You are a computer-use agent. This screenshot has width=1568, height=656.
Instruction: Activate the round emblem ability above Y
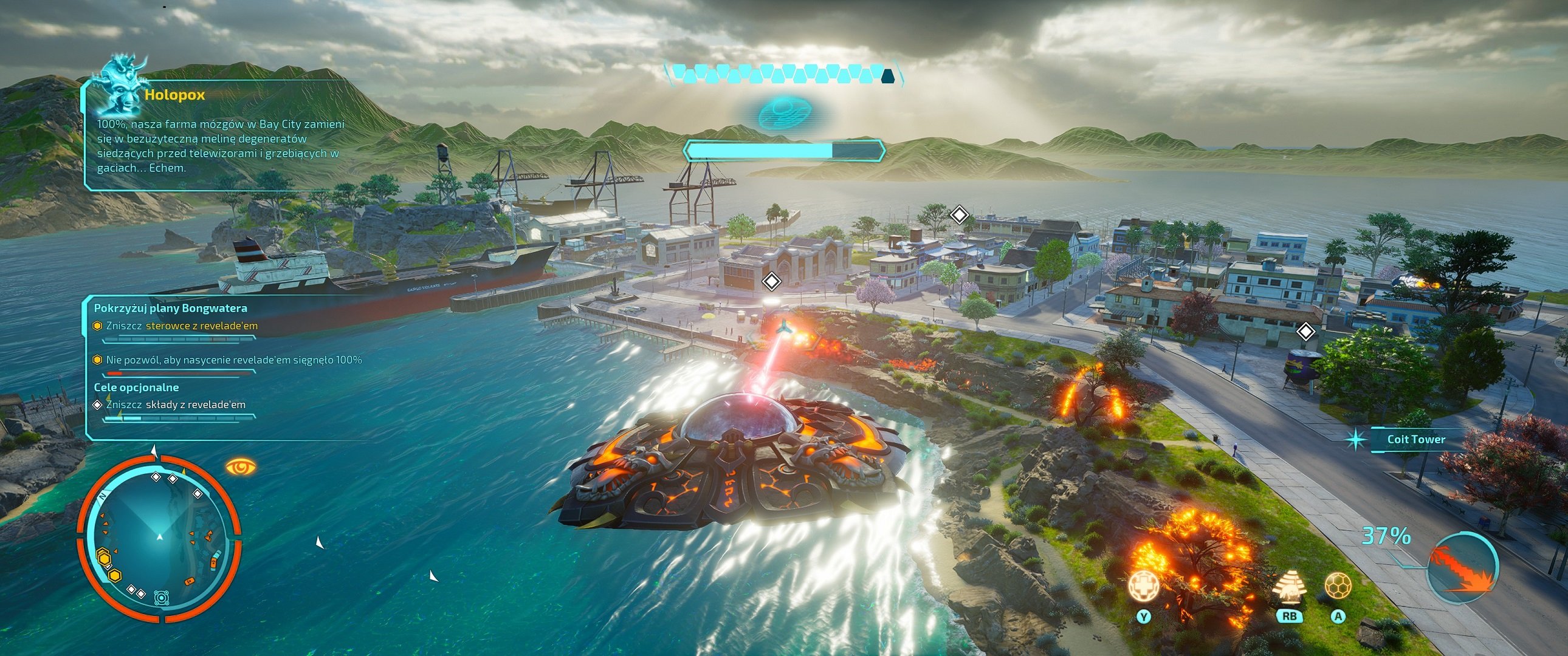coord(1143,587)
